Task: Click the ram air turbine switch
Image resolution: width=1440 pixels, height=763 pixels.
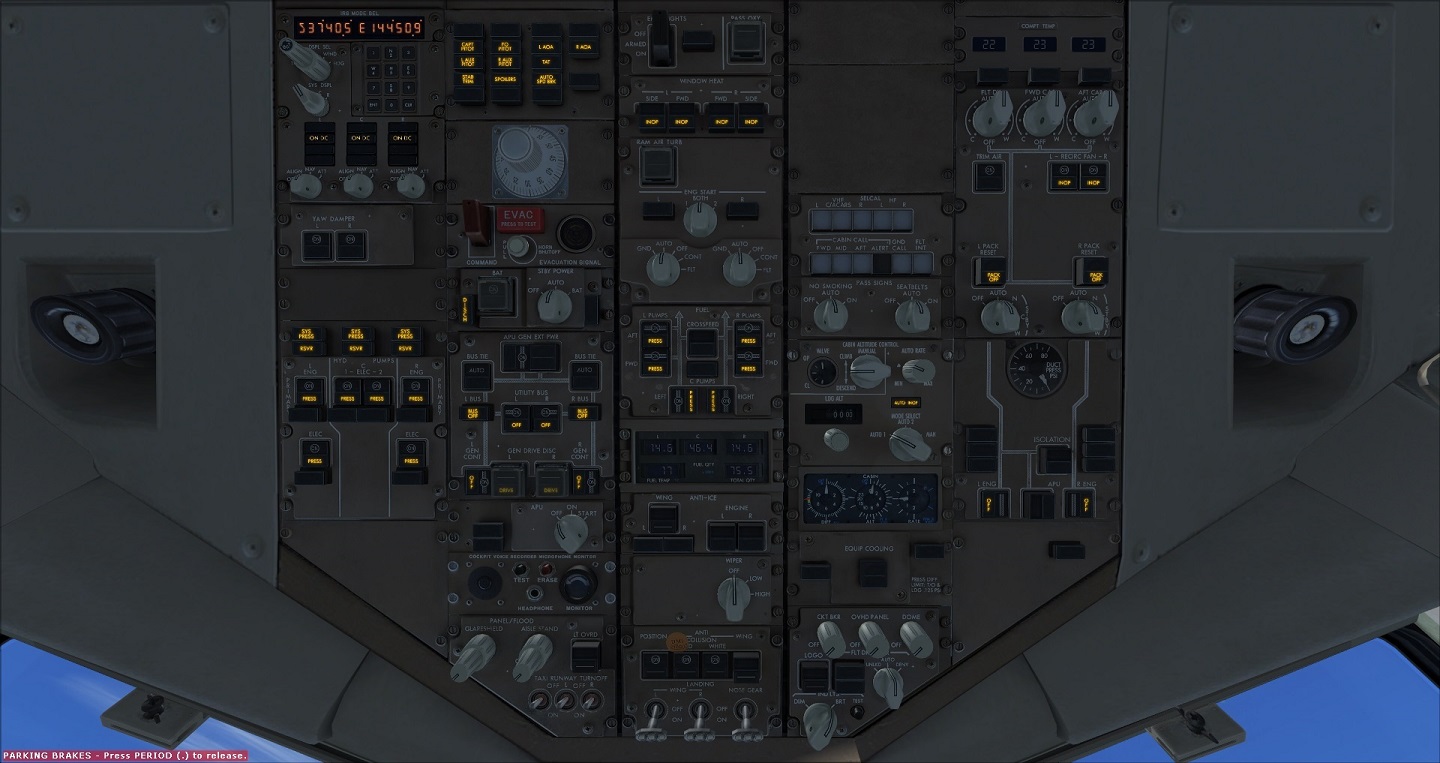Action: coord(657,164)
